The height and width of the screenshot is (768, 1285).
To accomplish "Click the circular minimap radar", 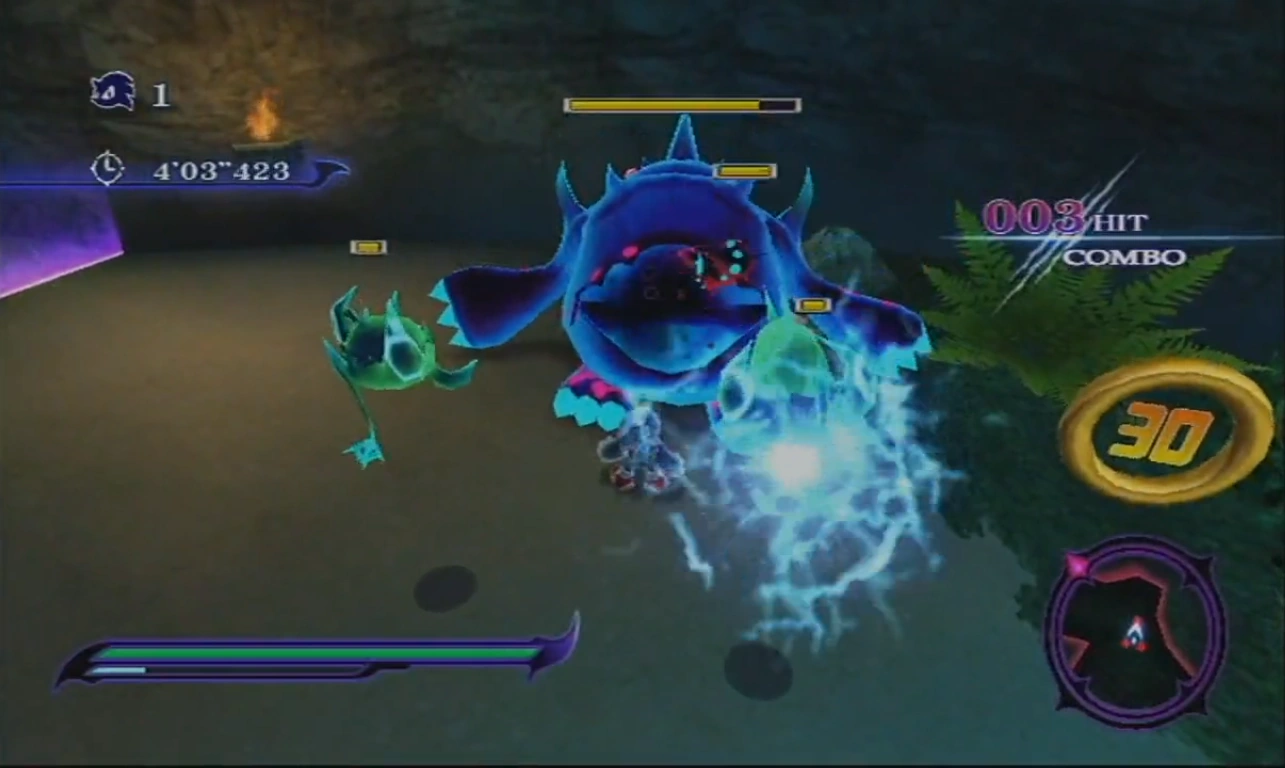I will coord(1135,631).
